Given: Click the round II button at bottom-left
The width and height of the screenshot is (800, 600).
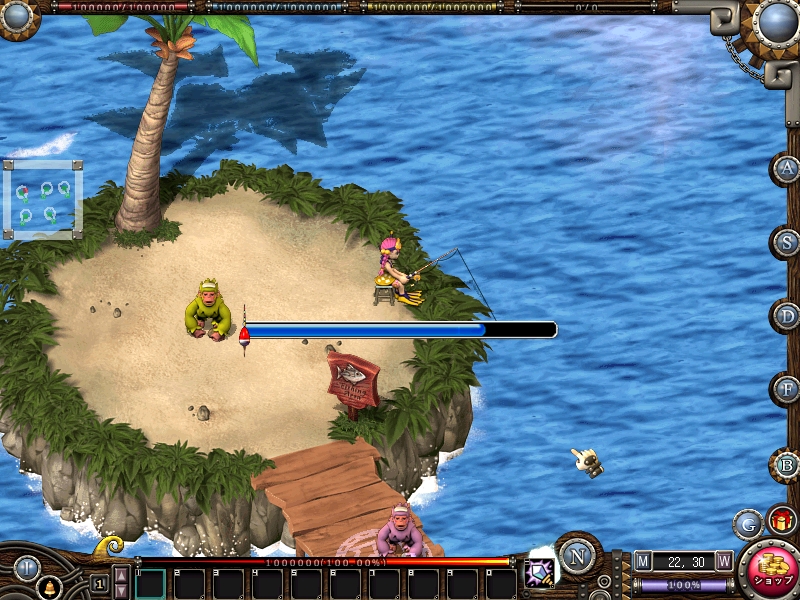Looking at the screenshot, I should pyautogui.click(x=27, y=569).
